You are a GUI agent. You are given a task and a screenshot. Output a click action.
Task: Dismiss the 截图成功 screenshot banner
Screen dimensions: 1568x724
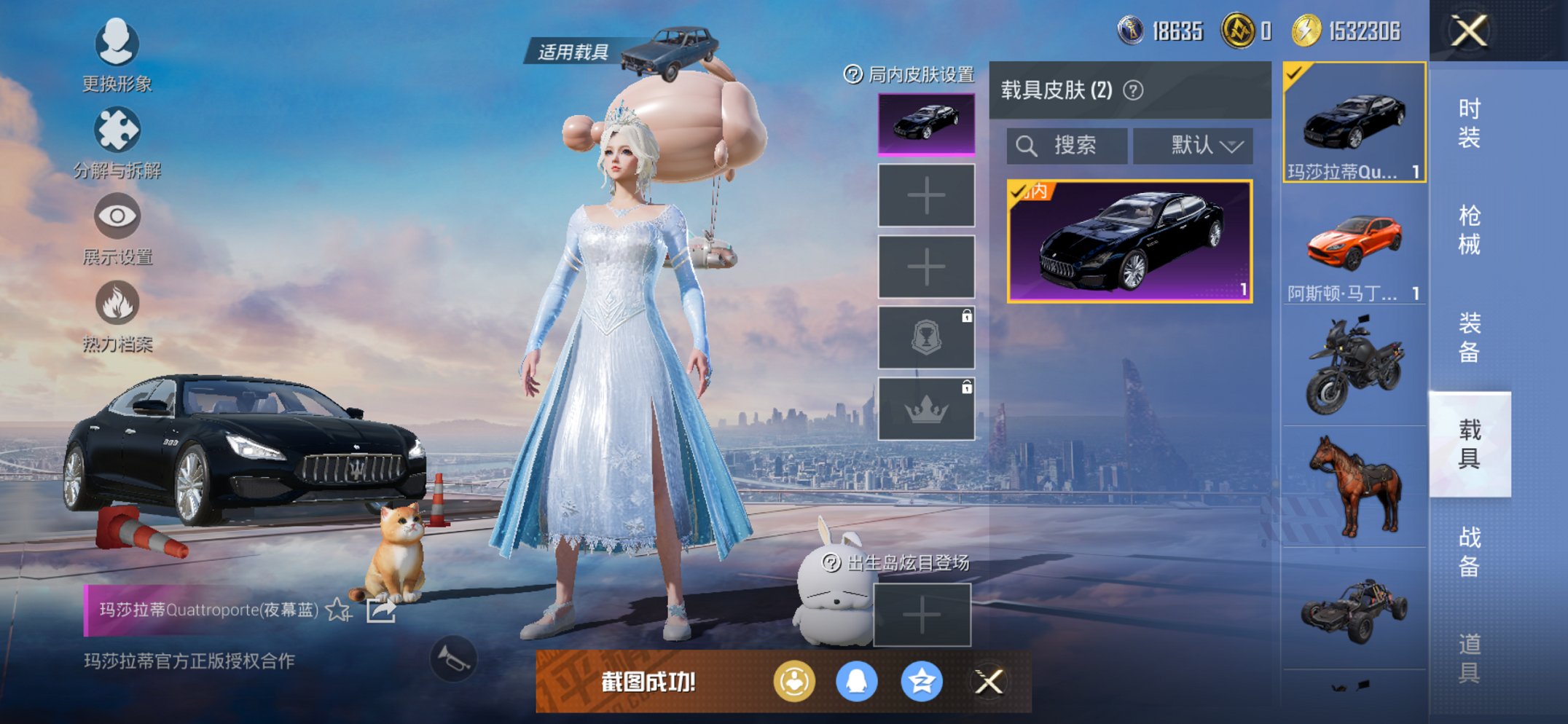[989, 682]
